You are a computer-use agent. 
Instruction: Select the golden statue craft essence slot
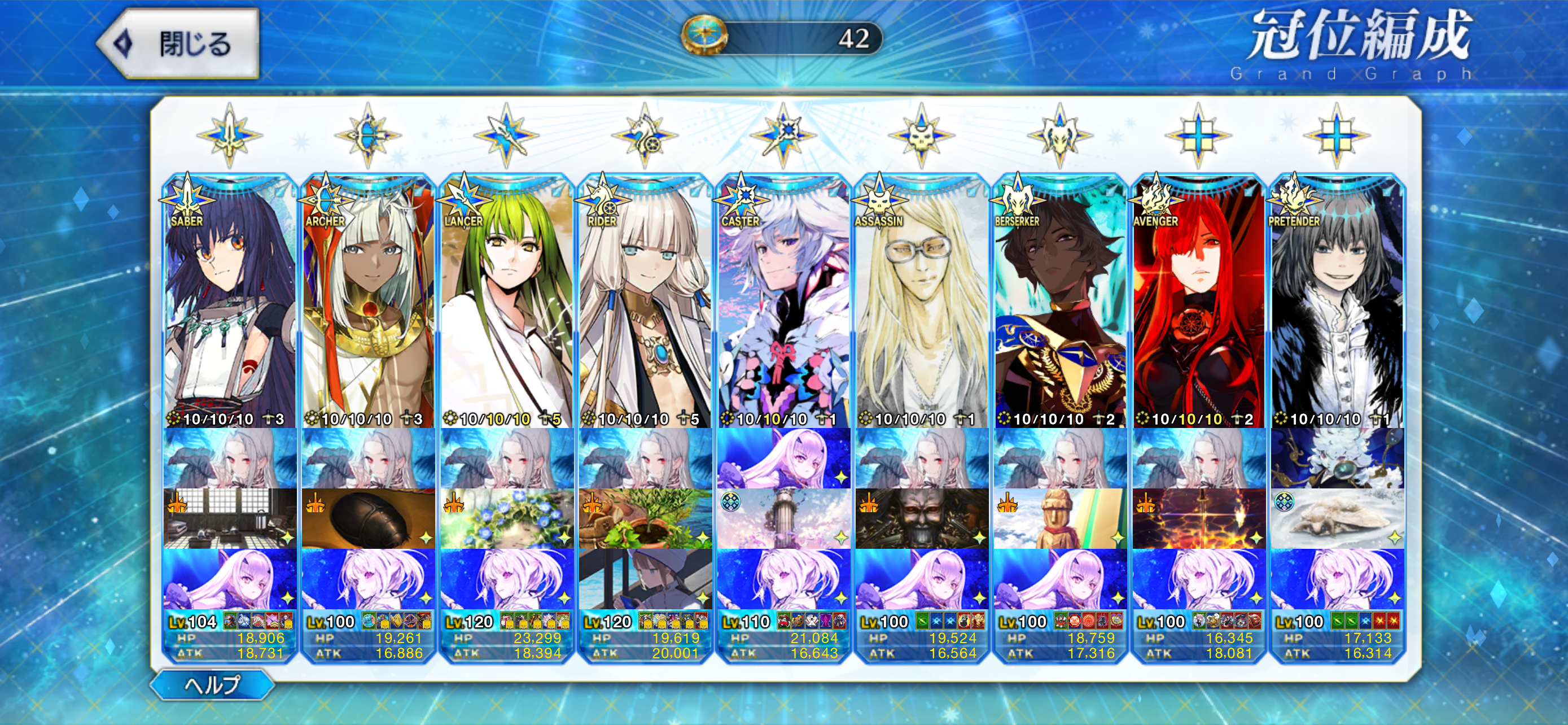click(1060, 519)
